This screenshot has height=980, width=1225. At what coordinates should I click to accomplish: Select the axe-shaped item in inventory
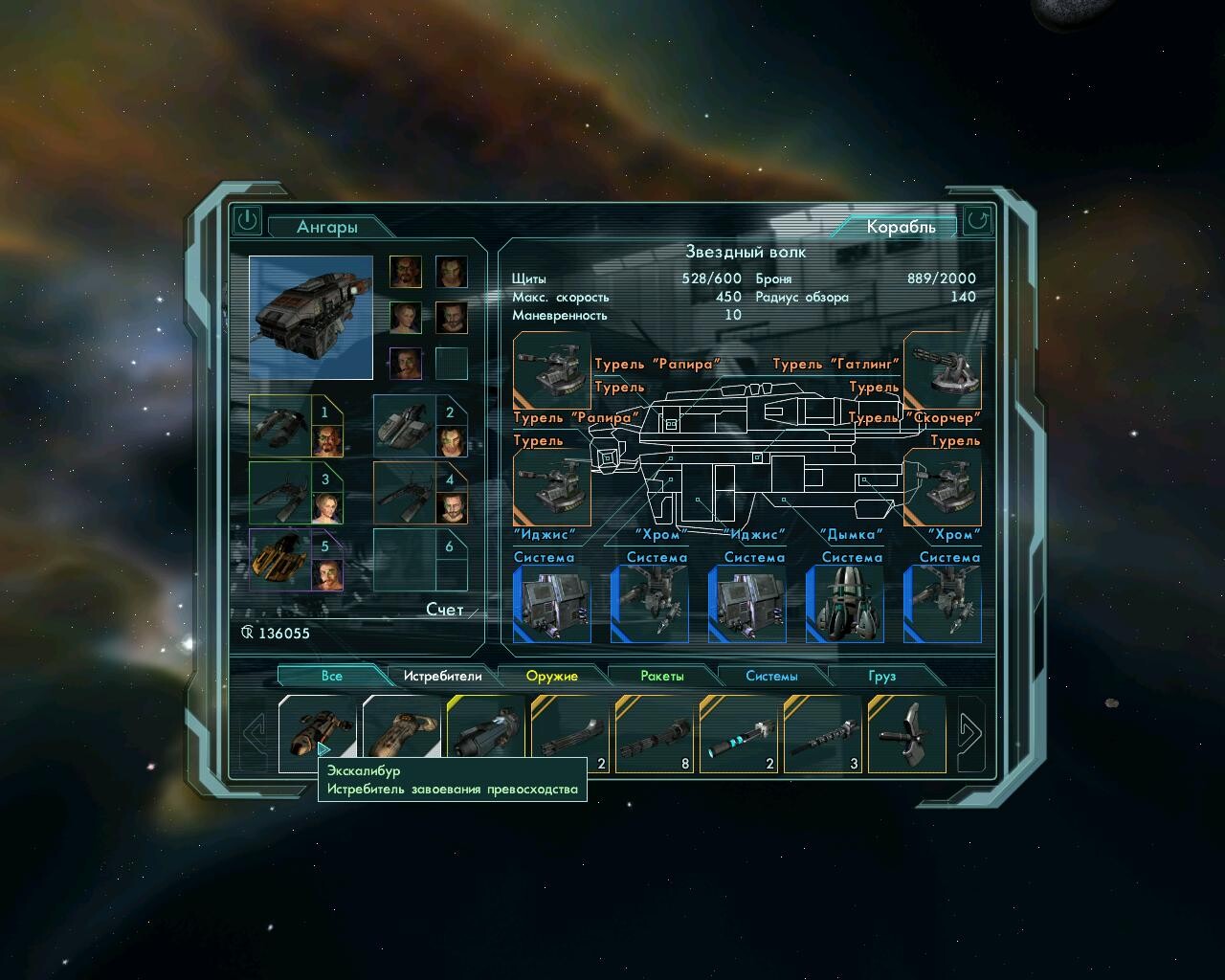pos(905,734)
